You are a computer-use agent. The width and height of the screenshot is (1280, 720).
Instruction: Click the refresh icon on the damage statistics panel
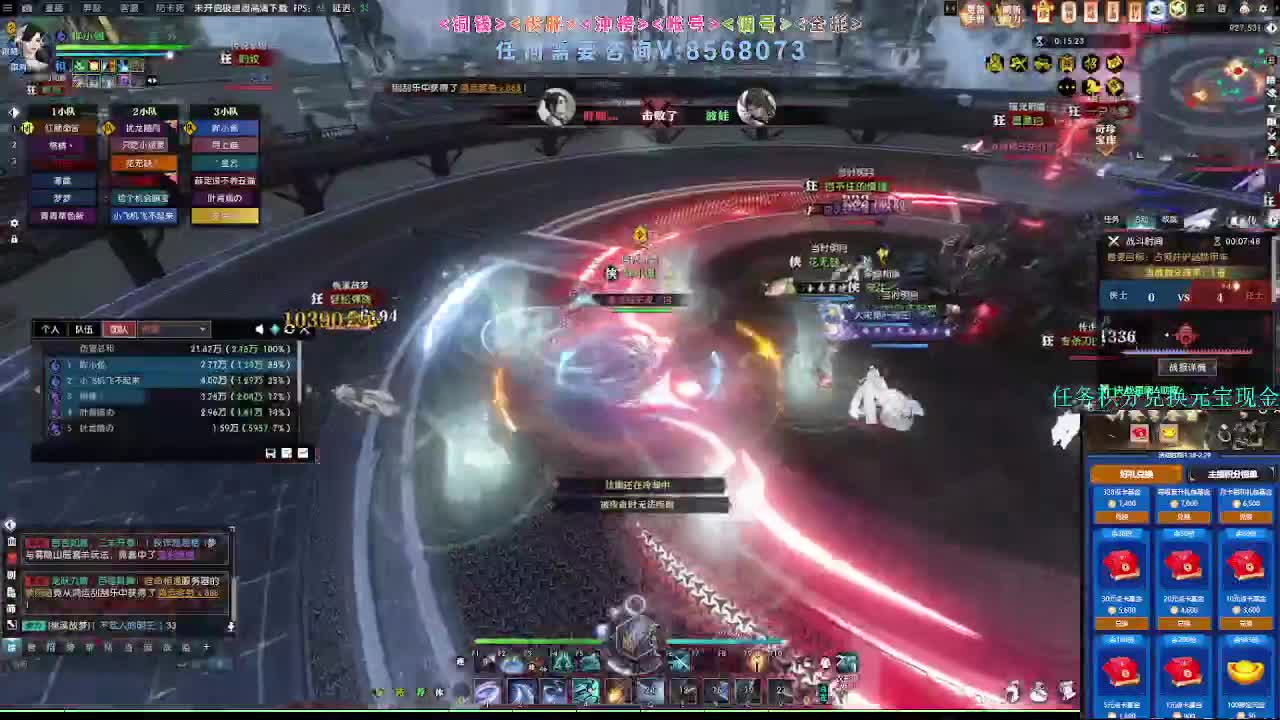[x=289, y=329]
